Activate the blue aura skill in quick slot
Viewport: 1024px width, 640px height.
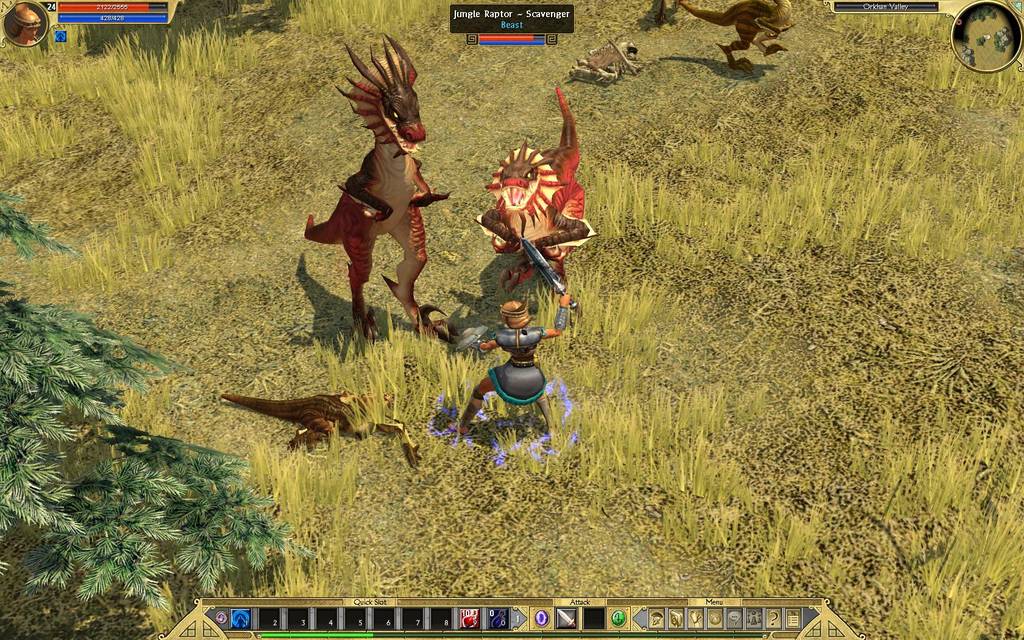(241, 619)
